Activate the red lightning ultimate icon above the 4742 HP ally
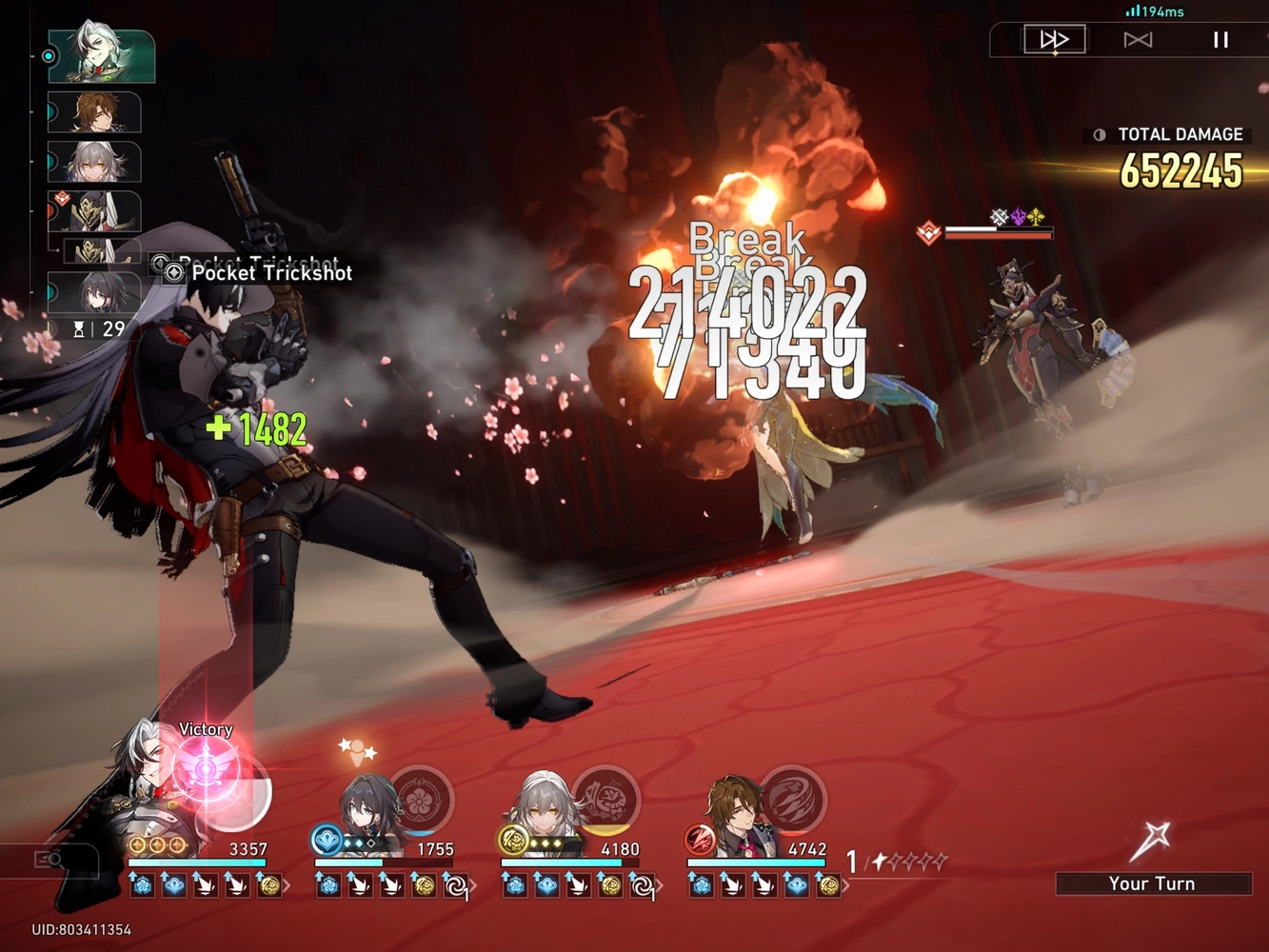Screen dimensions: 1269x952 click(700, 838)
